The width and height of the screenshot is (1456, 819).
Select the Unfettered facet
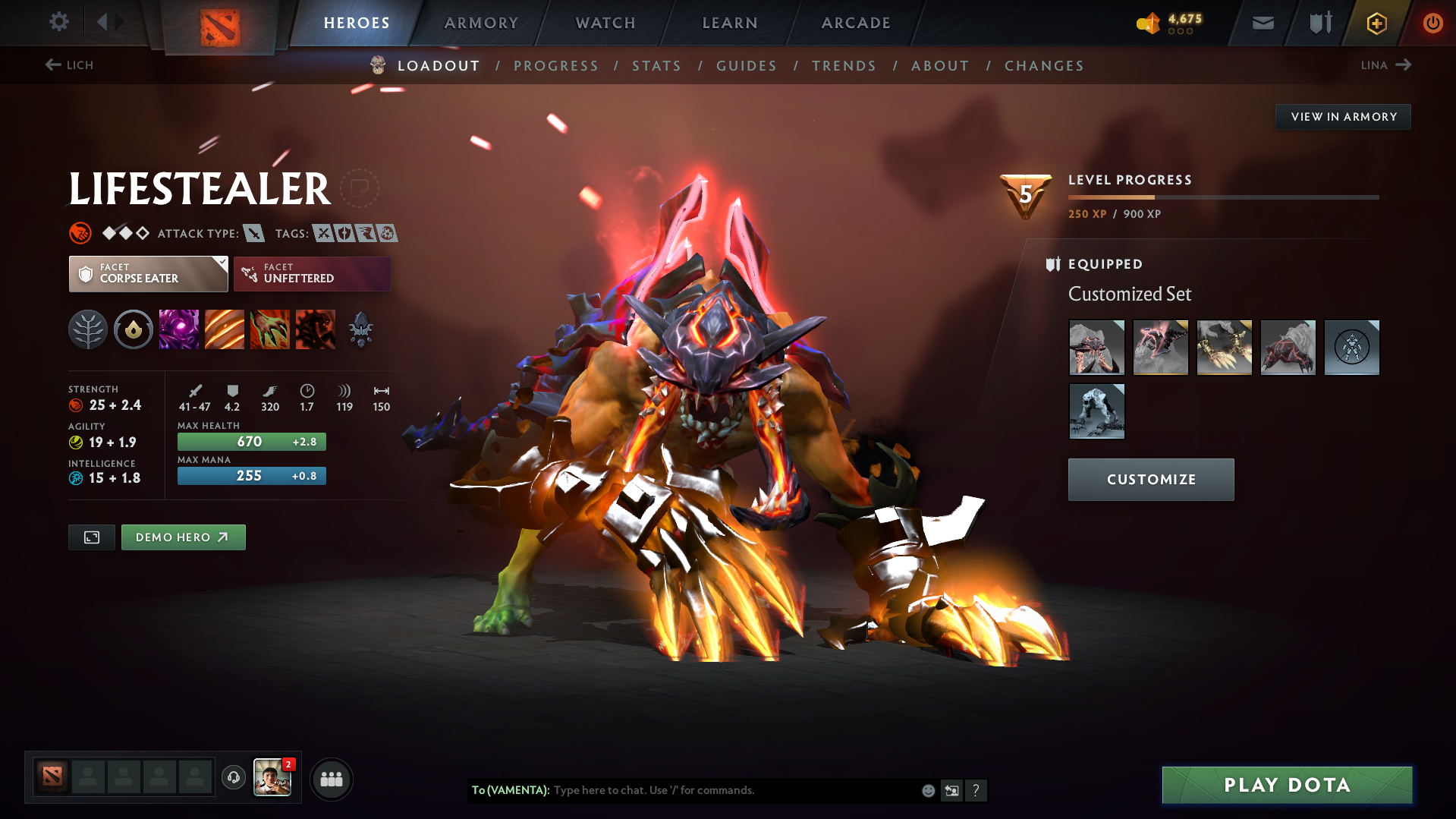[x=312, y=273]
